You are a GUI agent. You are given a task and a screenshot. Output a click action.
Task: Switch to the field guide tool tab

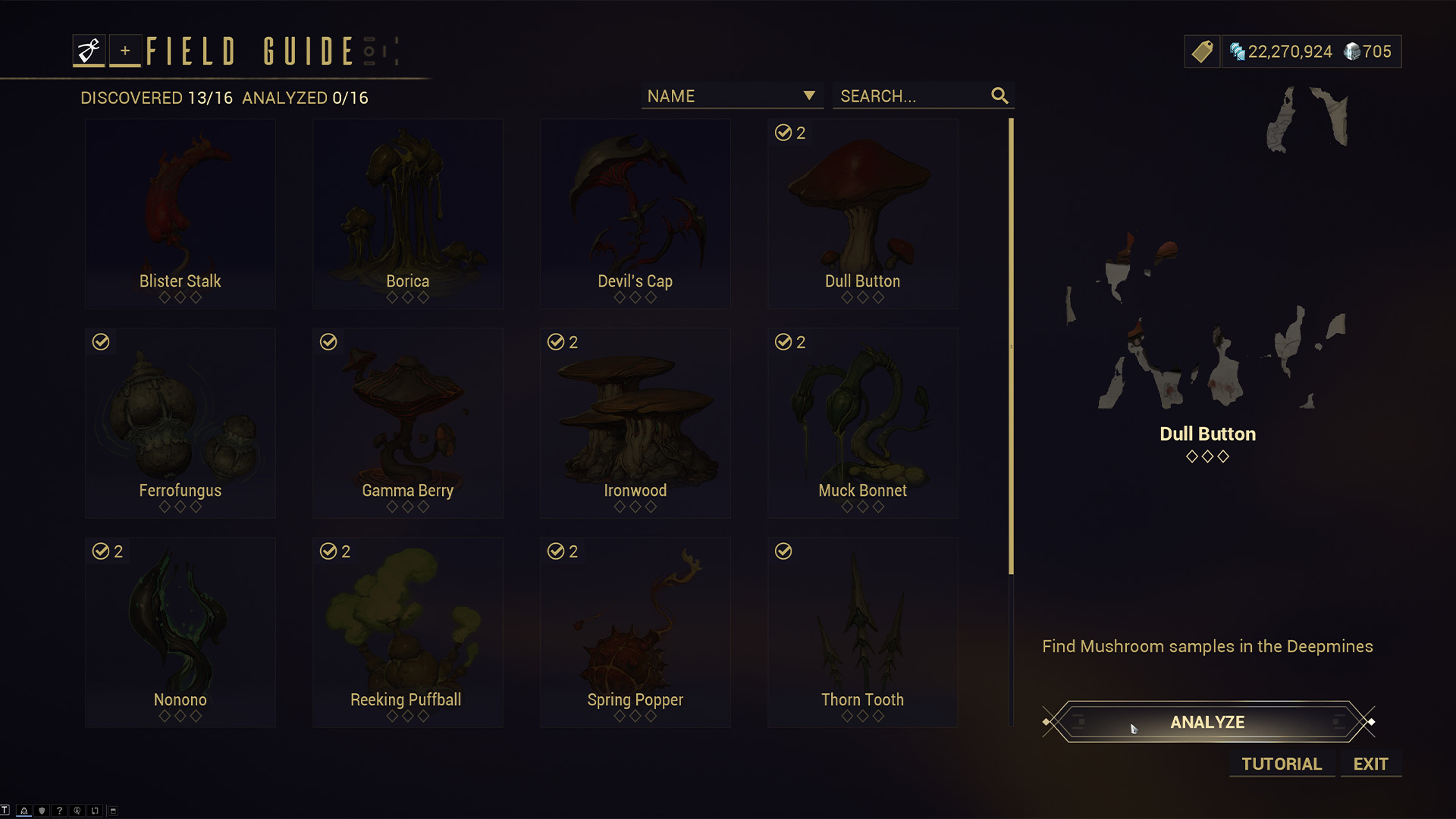click(x=89, y=51)
